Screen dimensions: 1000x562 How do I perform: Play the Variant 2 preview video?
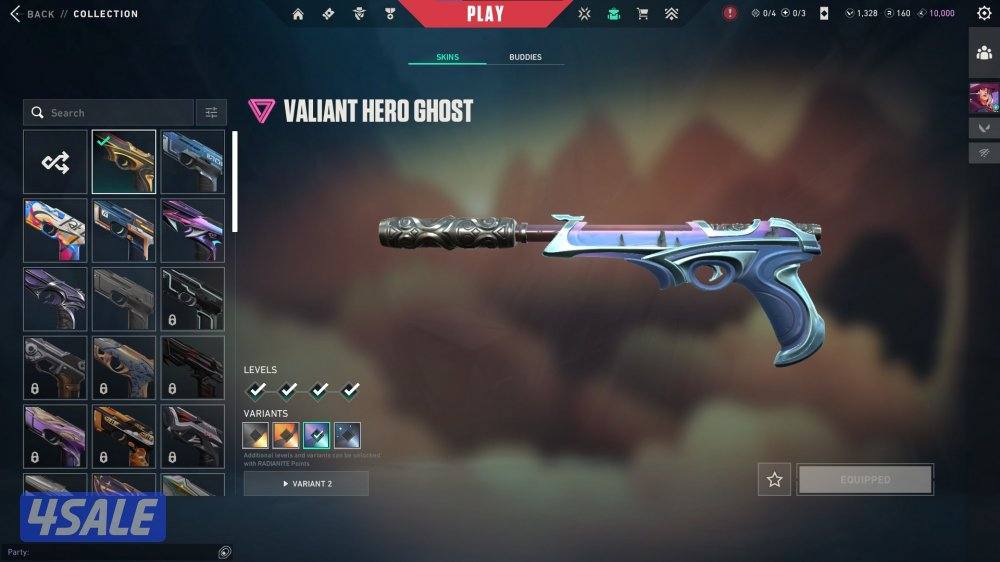click(x=306, y=484)
